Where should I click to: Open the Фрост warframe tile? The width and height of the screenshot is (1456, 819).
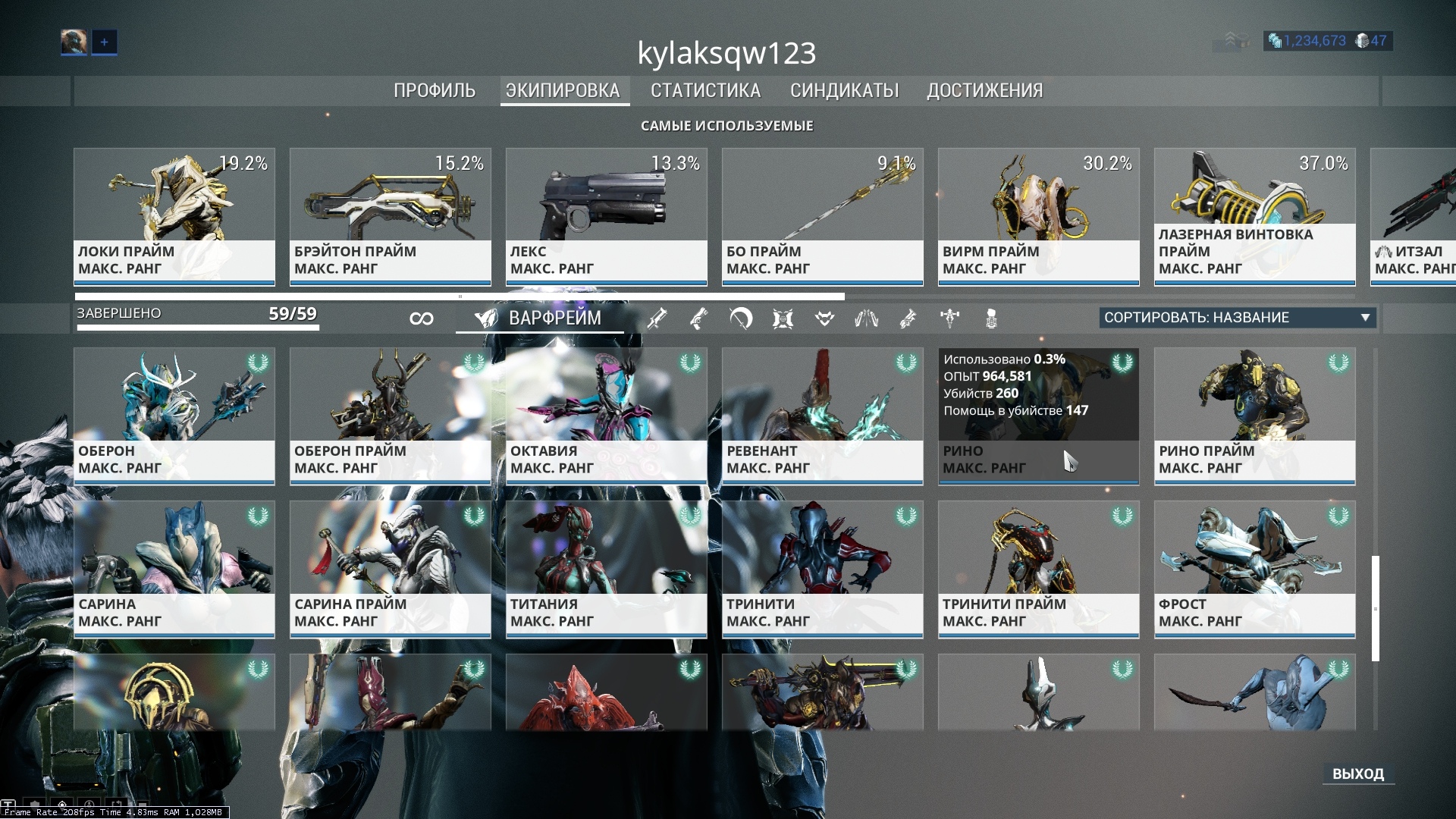pyautogui.click(x=1255, y=569)
